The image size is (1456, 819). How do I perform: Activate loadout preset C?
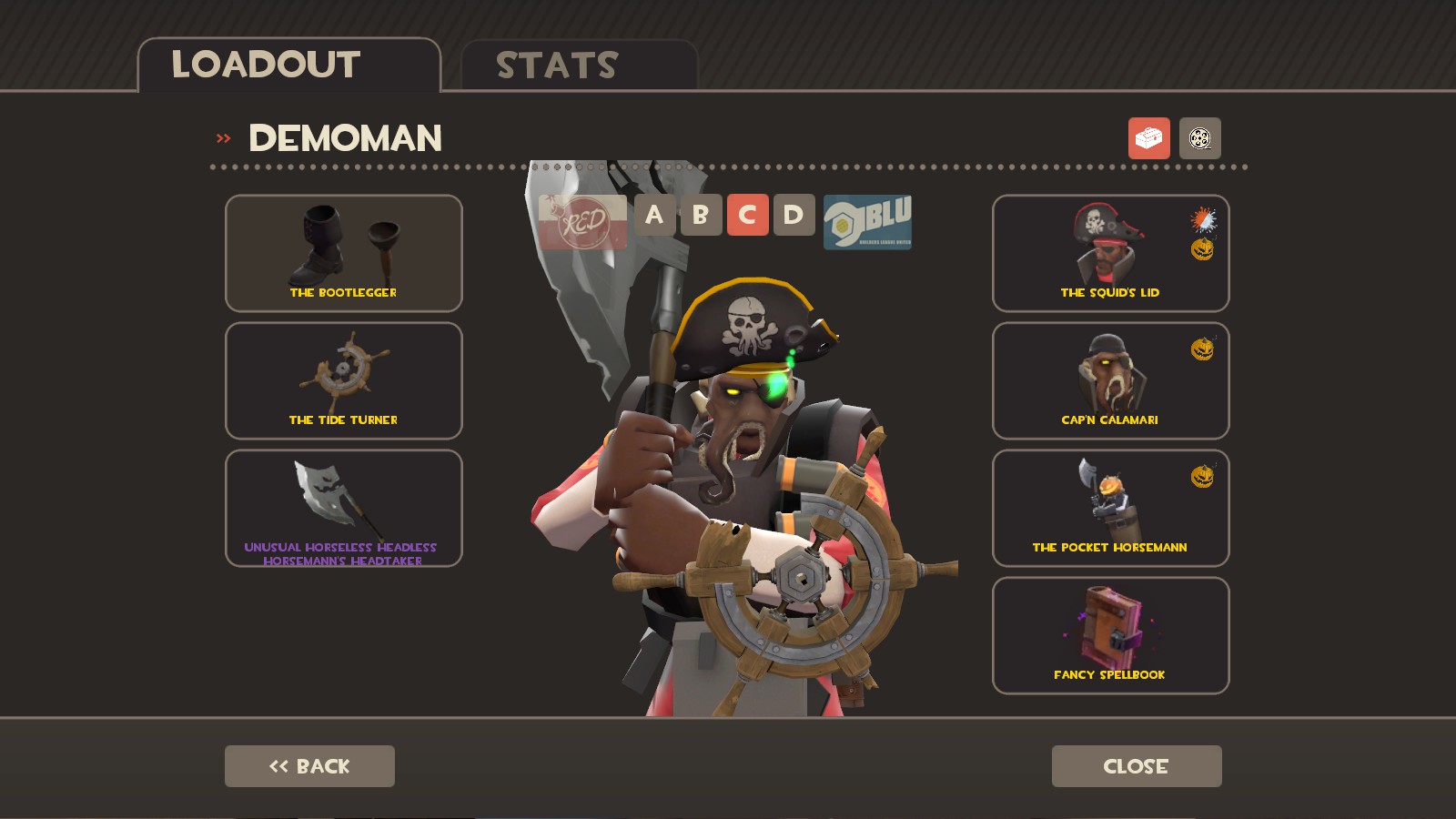click(x=748, y=216)
